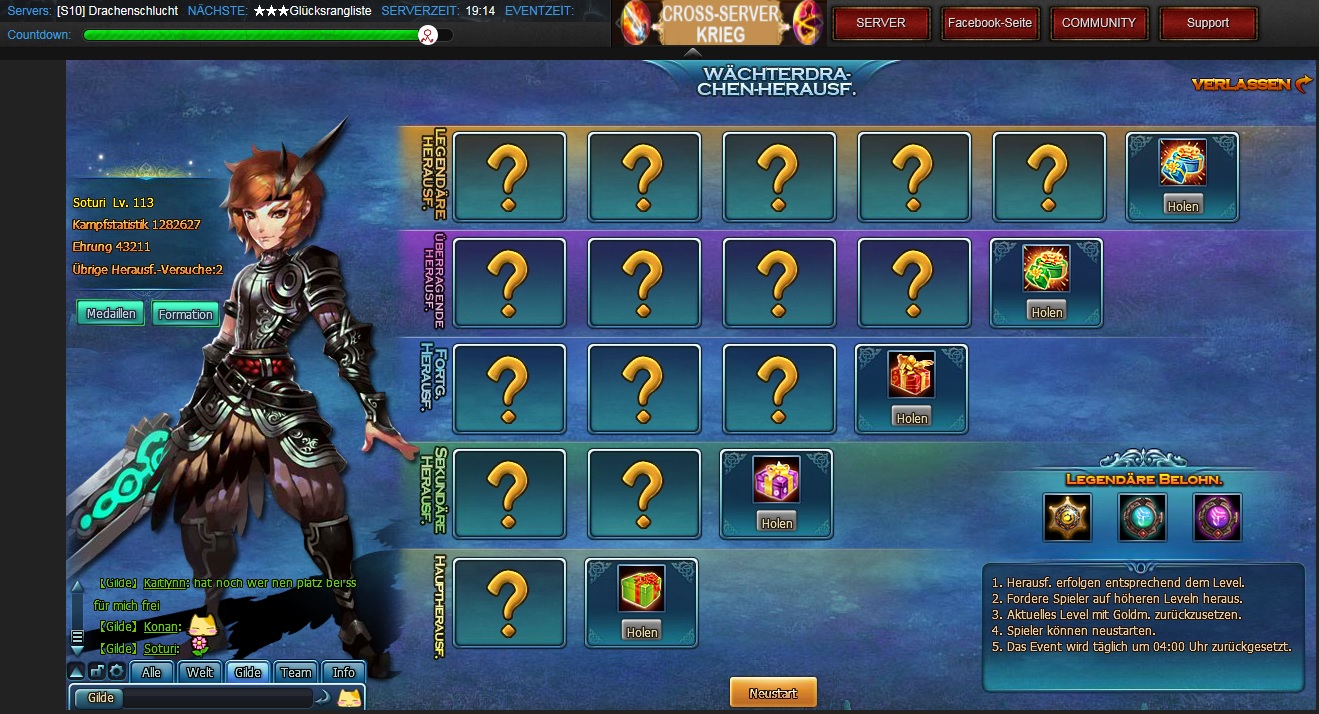Select the Team chat tab
This screenshot has width=1319, height=714.
point(296,672)
